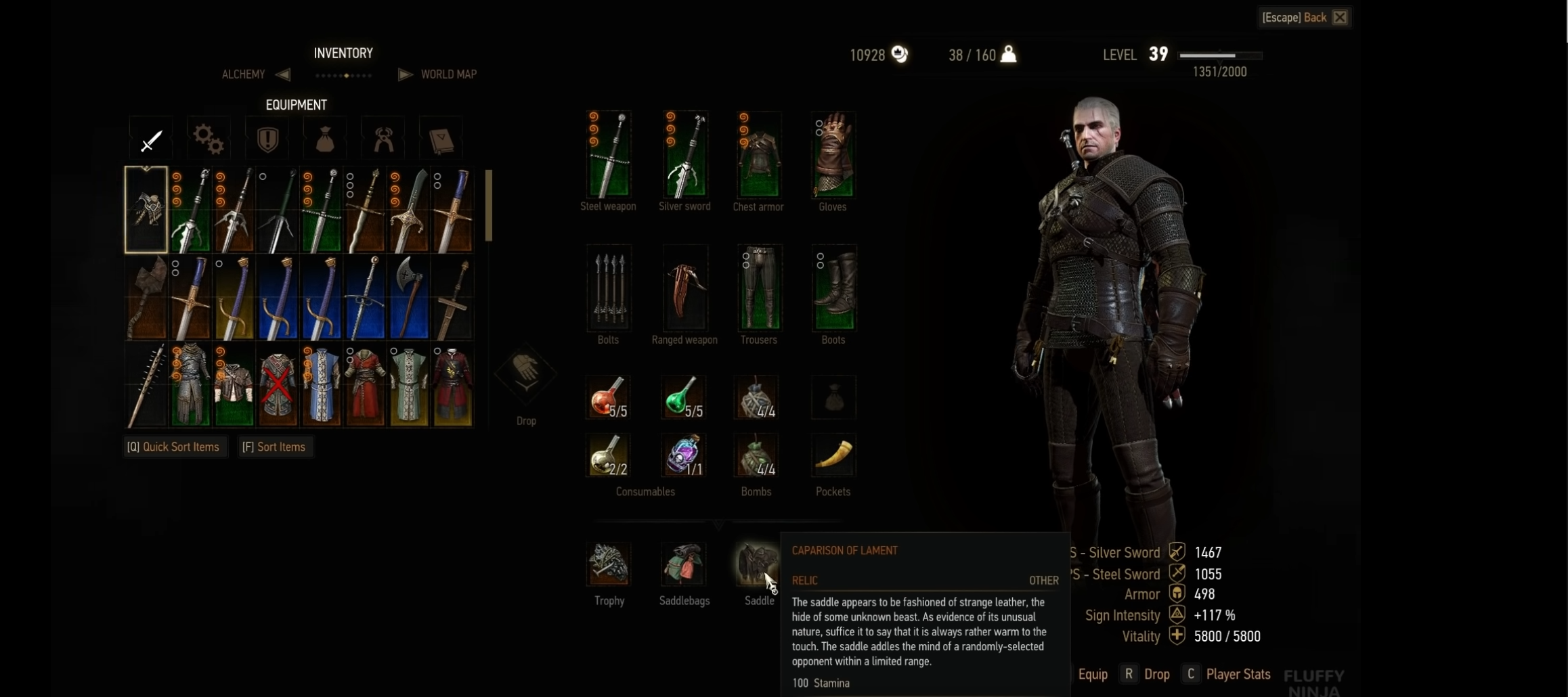1568x697 pixels.
Task: Open the crafting components tab
Action: click(x=208, y=139)
